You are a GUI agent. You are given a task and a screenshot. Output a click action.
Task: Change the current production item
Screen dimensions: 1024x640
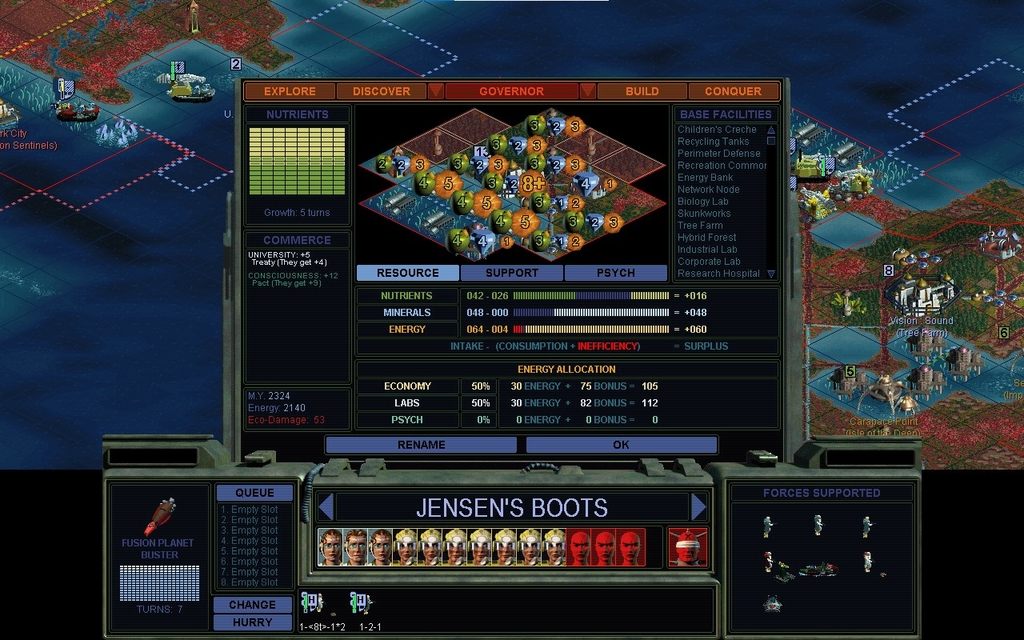tap(252, 605)
